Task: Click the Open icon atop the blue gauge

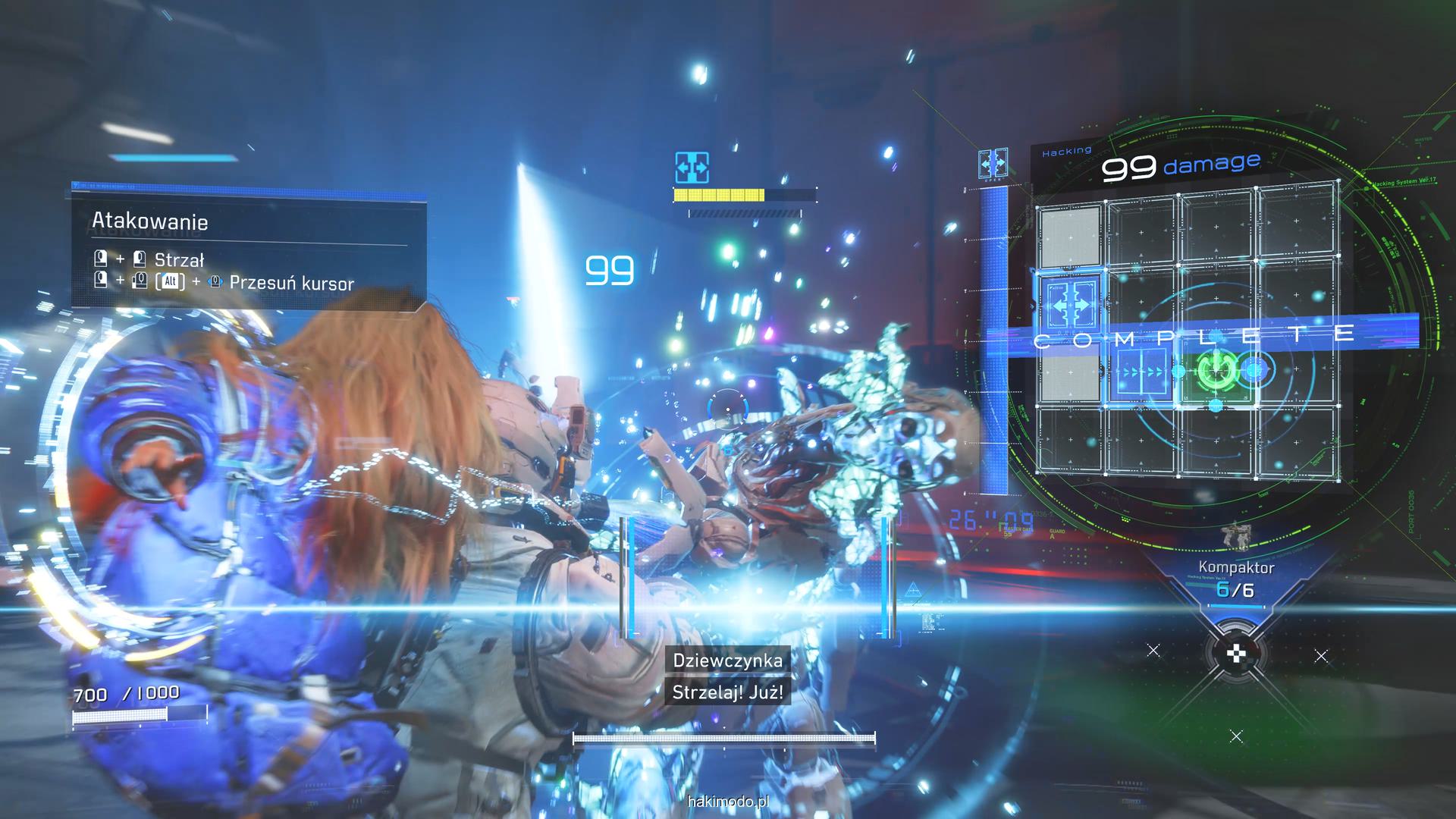Action: [x=993, y=165]
